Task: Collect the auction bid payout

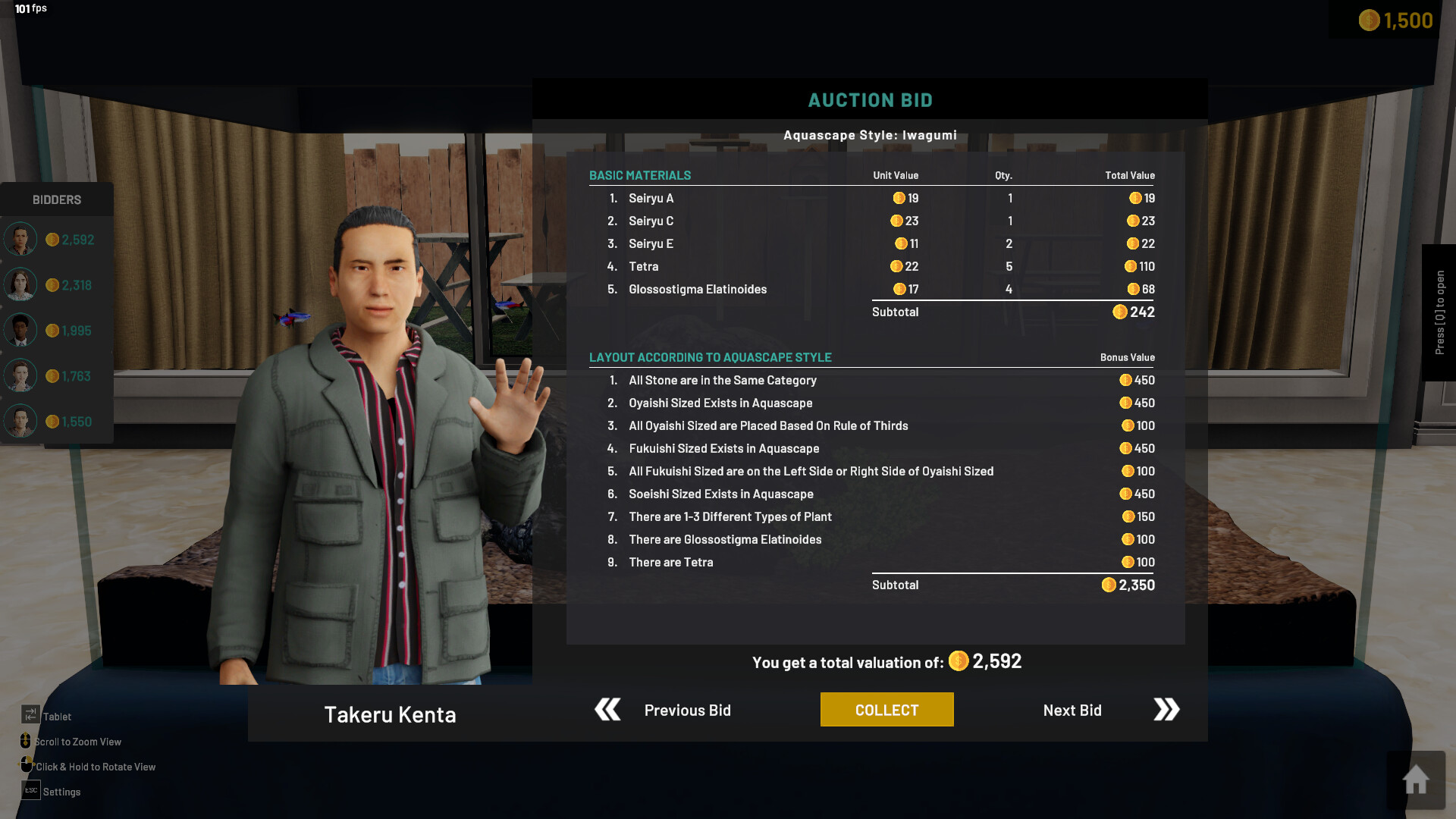Action: point(886,710)
